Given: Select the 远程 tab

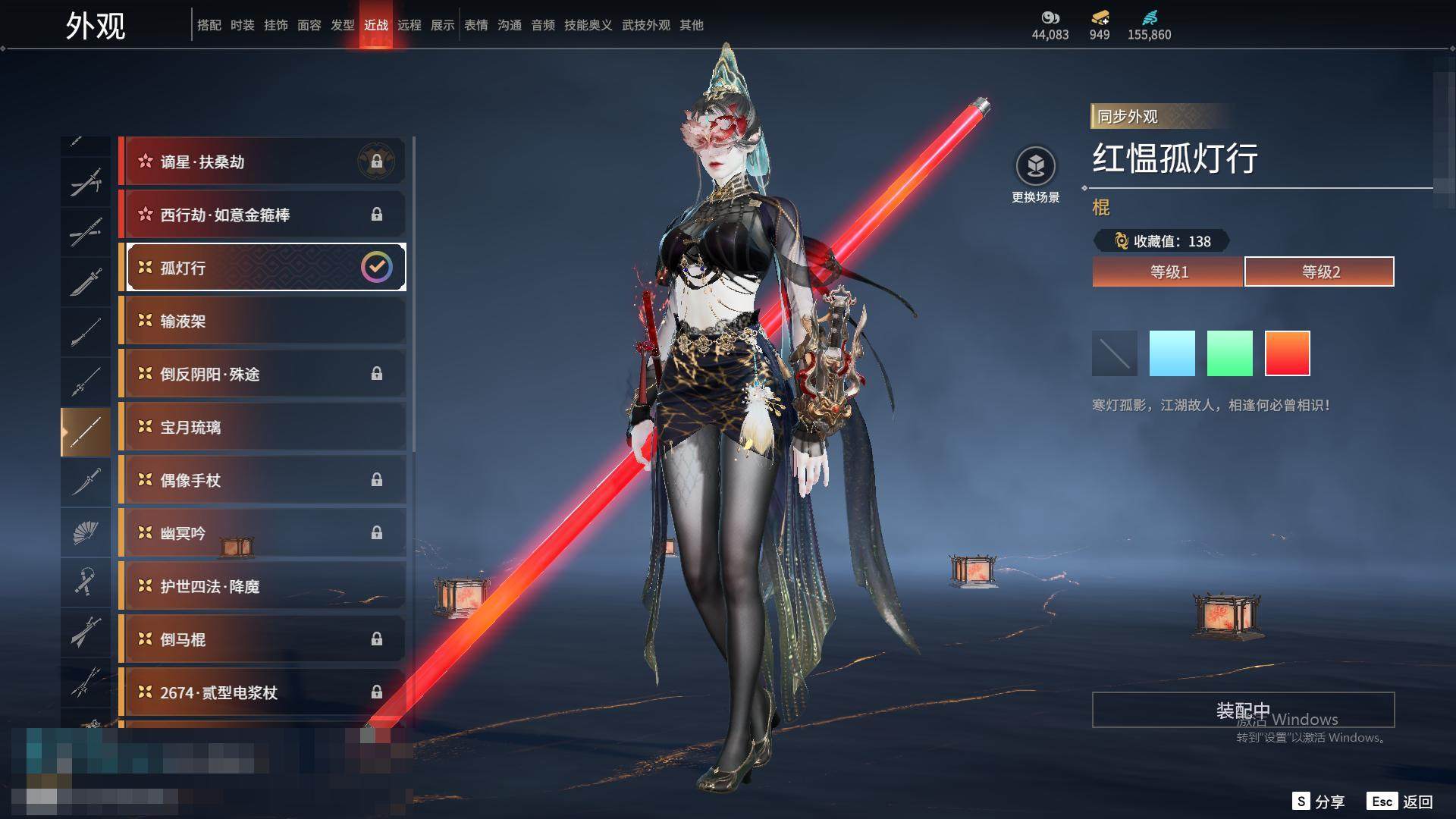Looking at the screenshot, I should [409, 25].
